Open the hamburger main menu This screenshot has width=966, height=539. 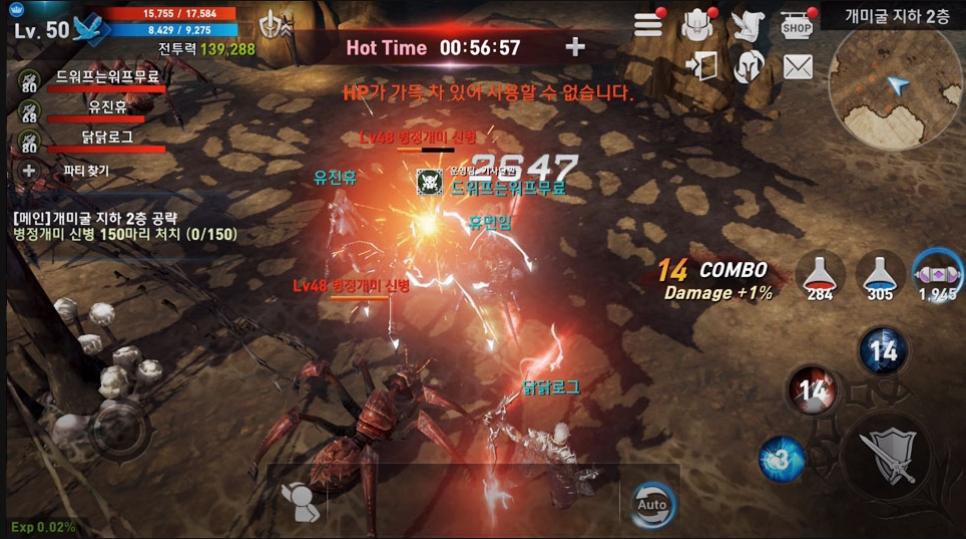tap(648, 25)
